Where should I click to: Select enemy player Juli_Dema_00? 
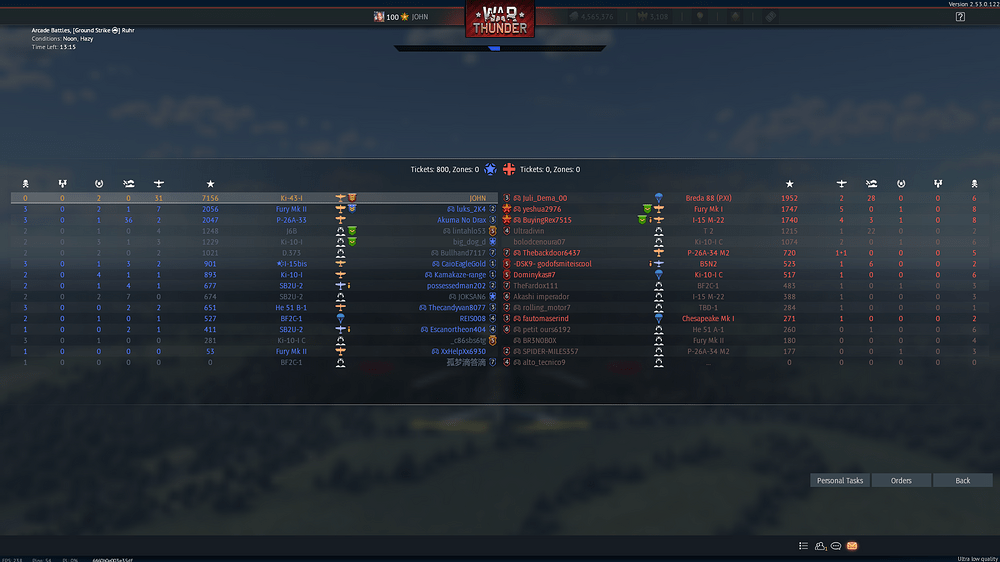(x=544, y=198)
